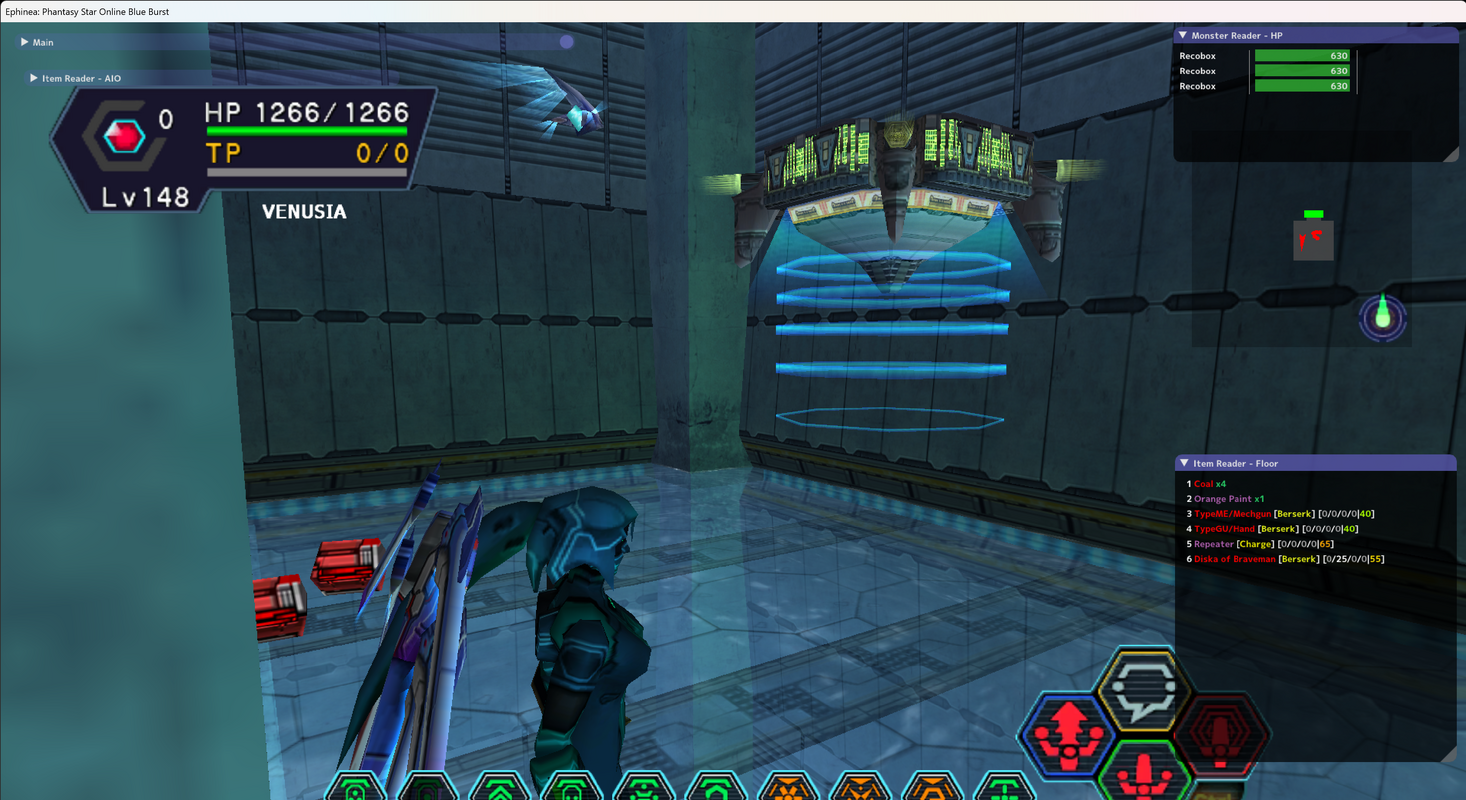1466x800 pixels.
Task: Select the green-rimmed normal attack hex icon
Action: [1143, 778]
